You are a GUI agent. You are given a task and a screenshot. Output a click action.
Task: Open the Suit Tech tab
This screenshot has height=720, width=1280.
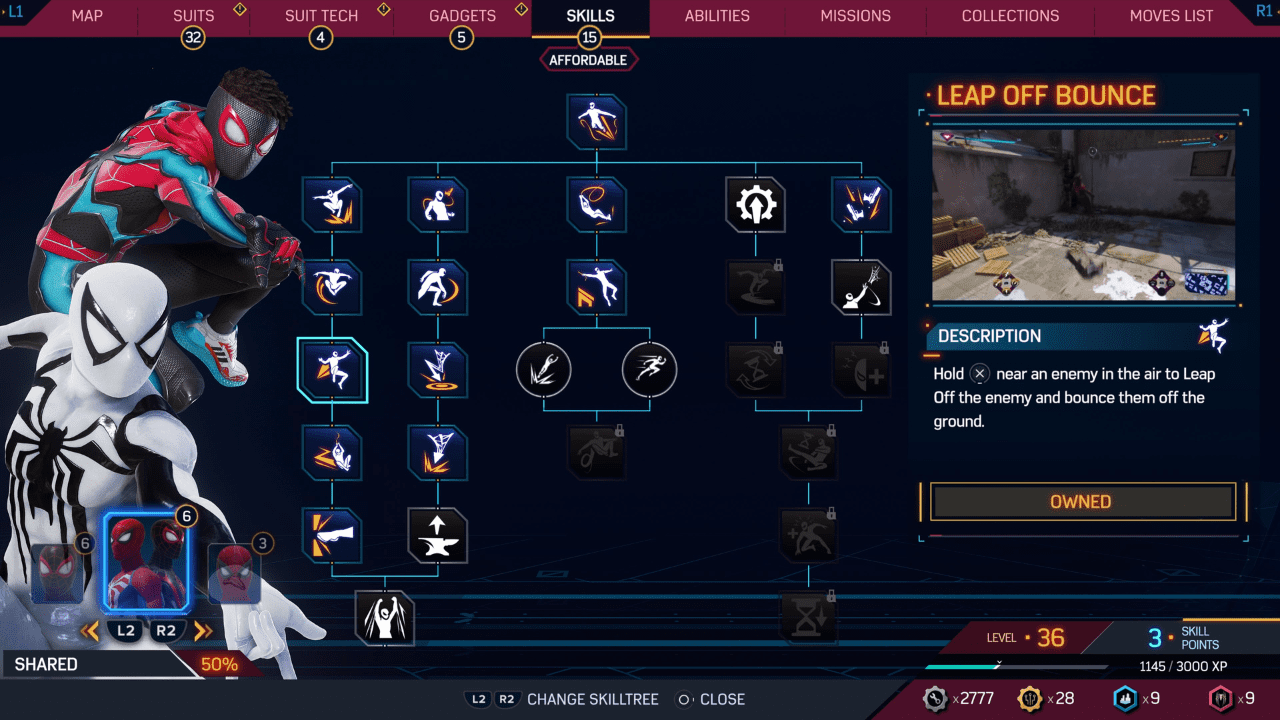tap(321, 16)
